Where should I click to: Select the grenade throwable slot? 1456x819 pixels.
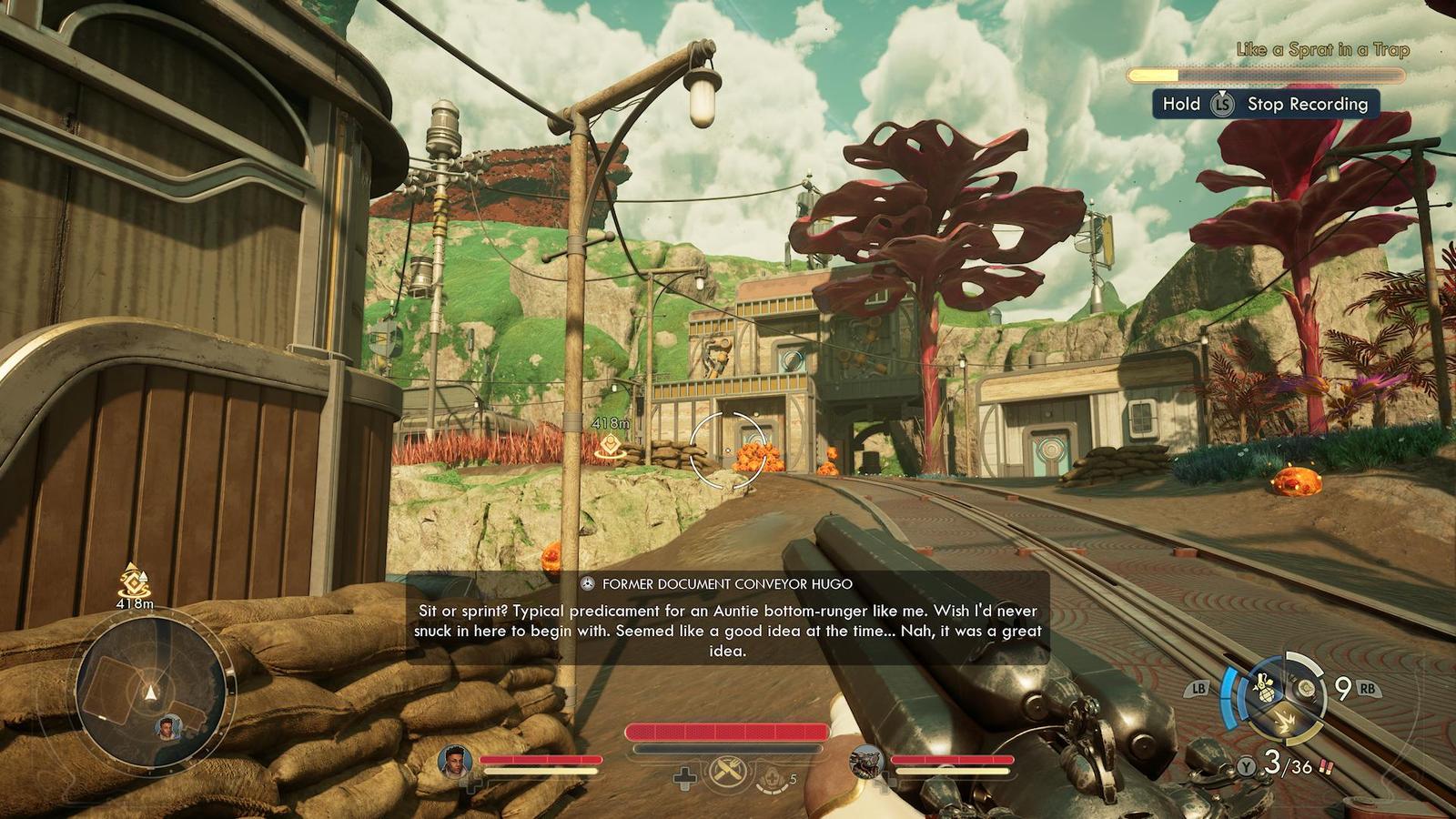tap(1264, 686)
